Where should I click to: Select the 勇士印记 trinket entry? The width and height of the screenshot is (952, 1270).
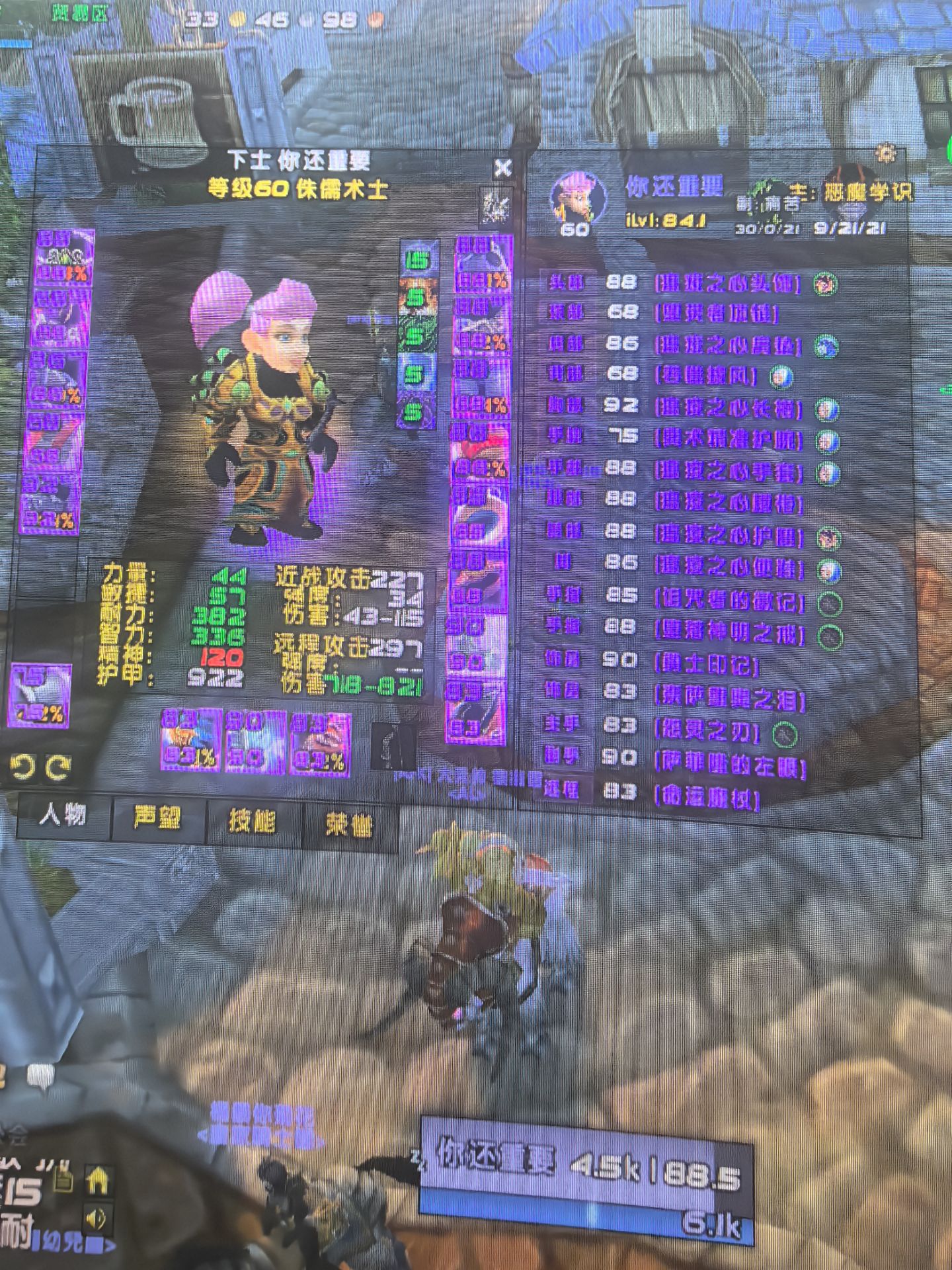[706, 664]
